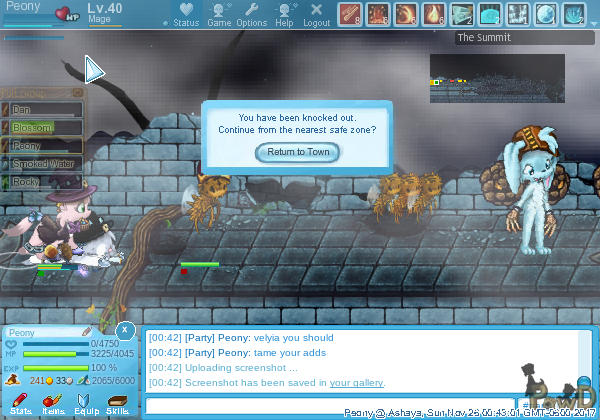Viewport: 600px width, 420px height.
Task: Open the Status menu
Action: (185, 14)
